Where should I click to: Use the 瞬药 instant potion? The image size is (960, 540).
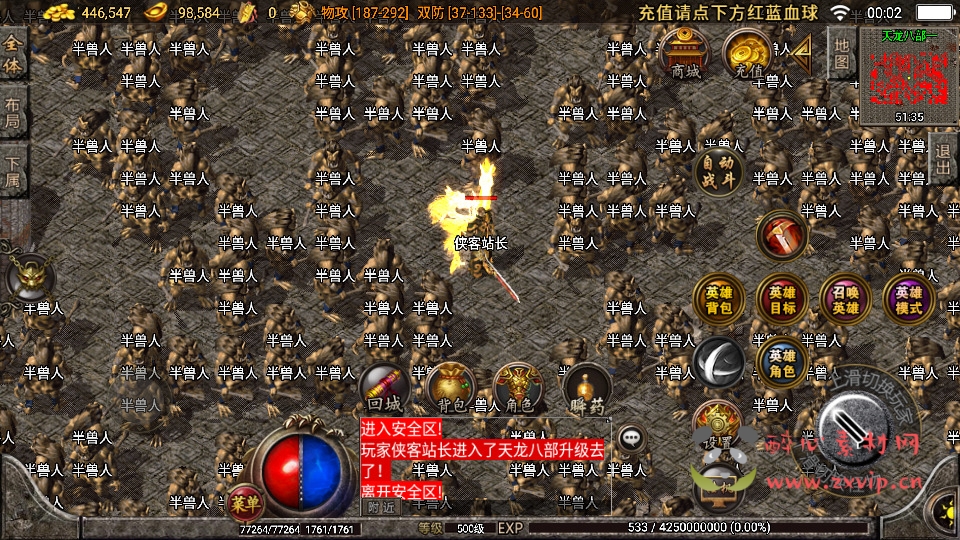tap(585, 390)
